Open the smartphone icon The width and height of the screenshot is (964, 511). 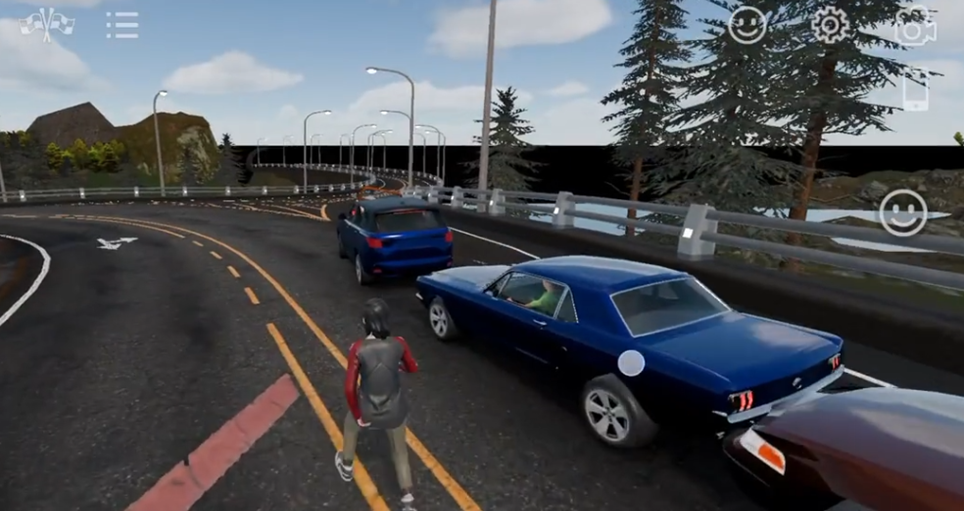[x=915, y=92]
